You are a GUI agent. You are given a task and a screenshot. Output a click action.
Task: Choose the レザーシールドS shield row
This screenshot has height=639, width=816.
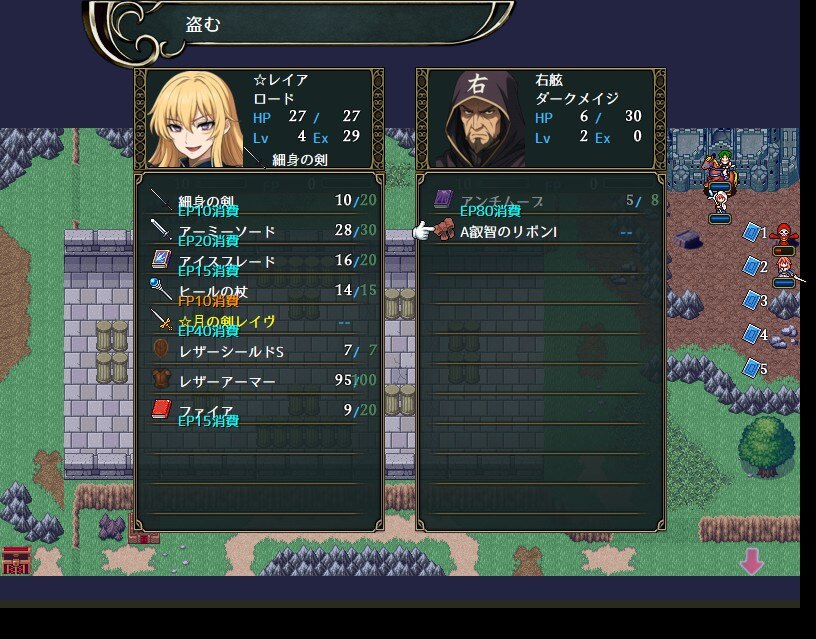[x=259, y=351]
